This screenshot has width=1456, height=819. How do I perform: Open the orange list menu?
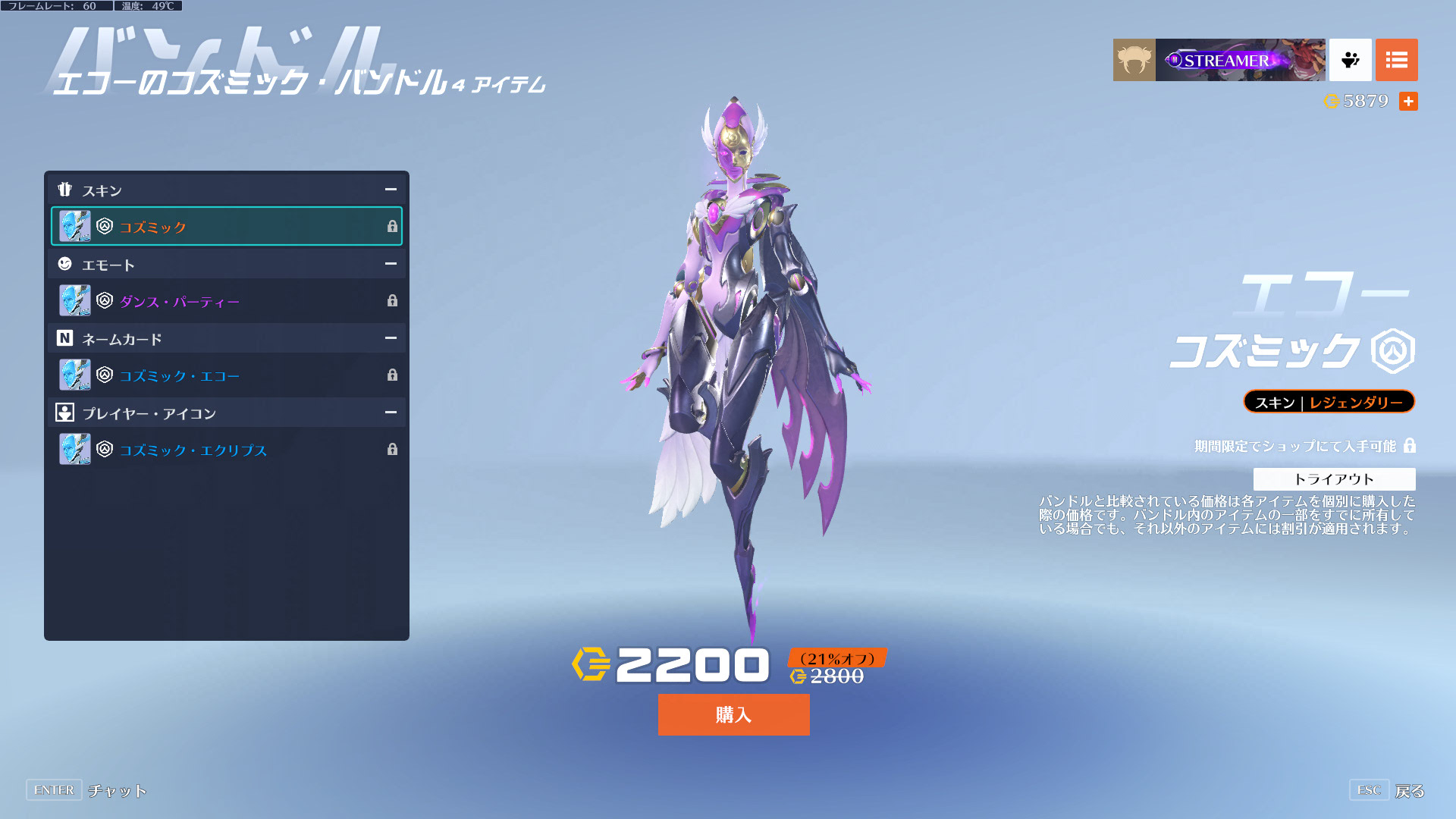coord(1396,60)
